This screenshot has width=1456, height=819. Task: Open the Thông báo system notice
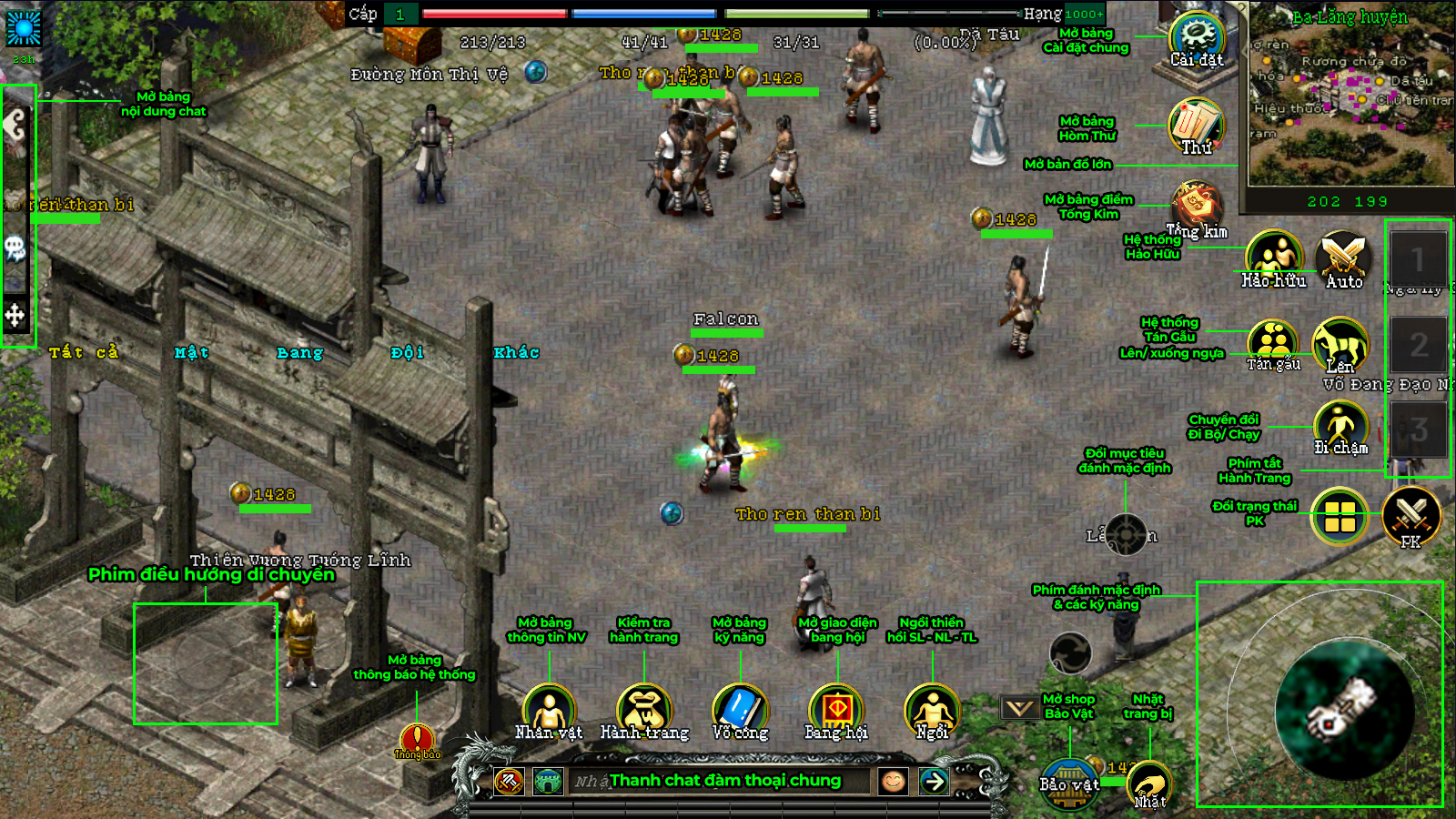[x=417, y=740]
